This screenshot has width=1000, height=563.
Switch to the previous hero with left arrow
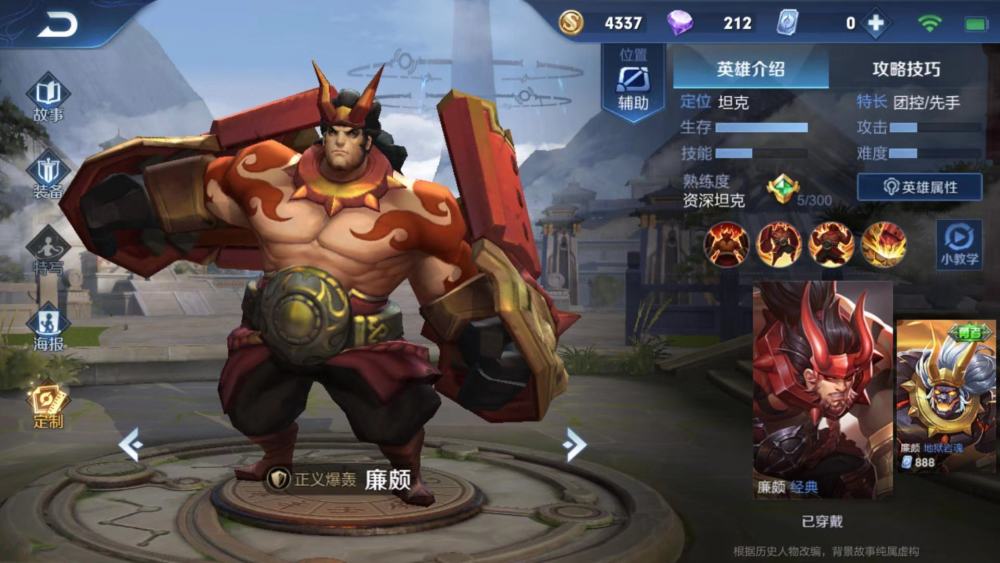click(131, 444)
